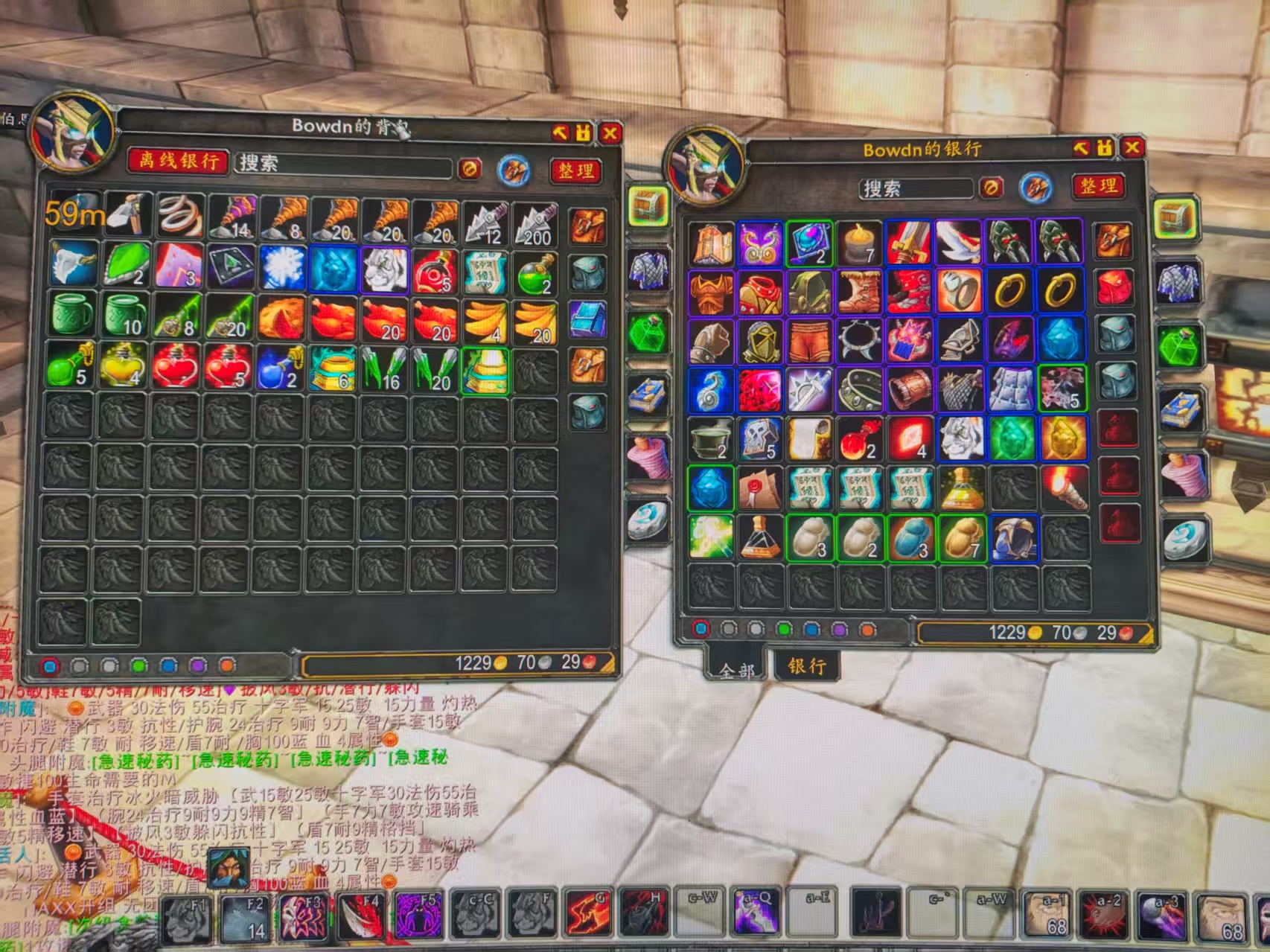Select the golden scarab stack of 7
The width and height of the screenshot is (1270, 952).
(962, 537)
